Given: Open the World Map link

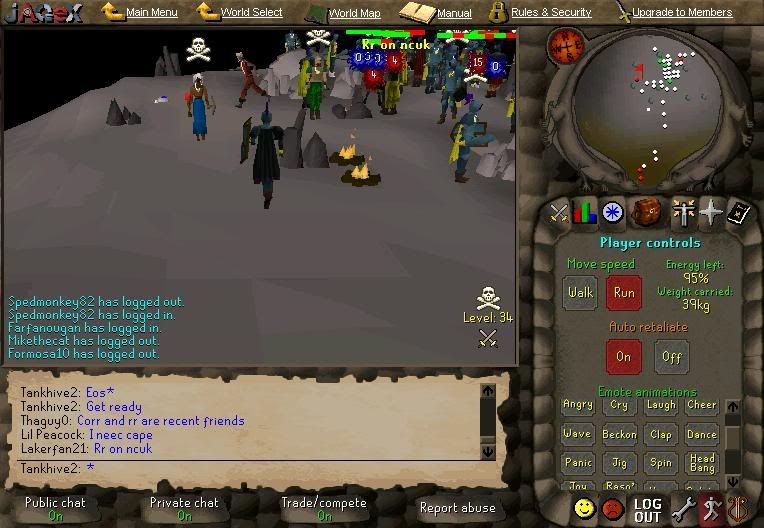Looking at the screenshot, I should pos(354,14).
